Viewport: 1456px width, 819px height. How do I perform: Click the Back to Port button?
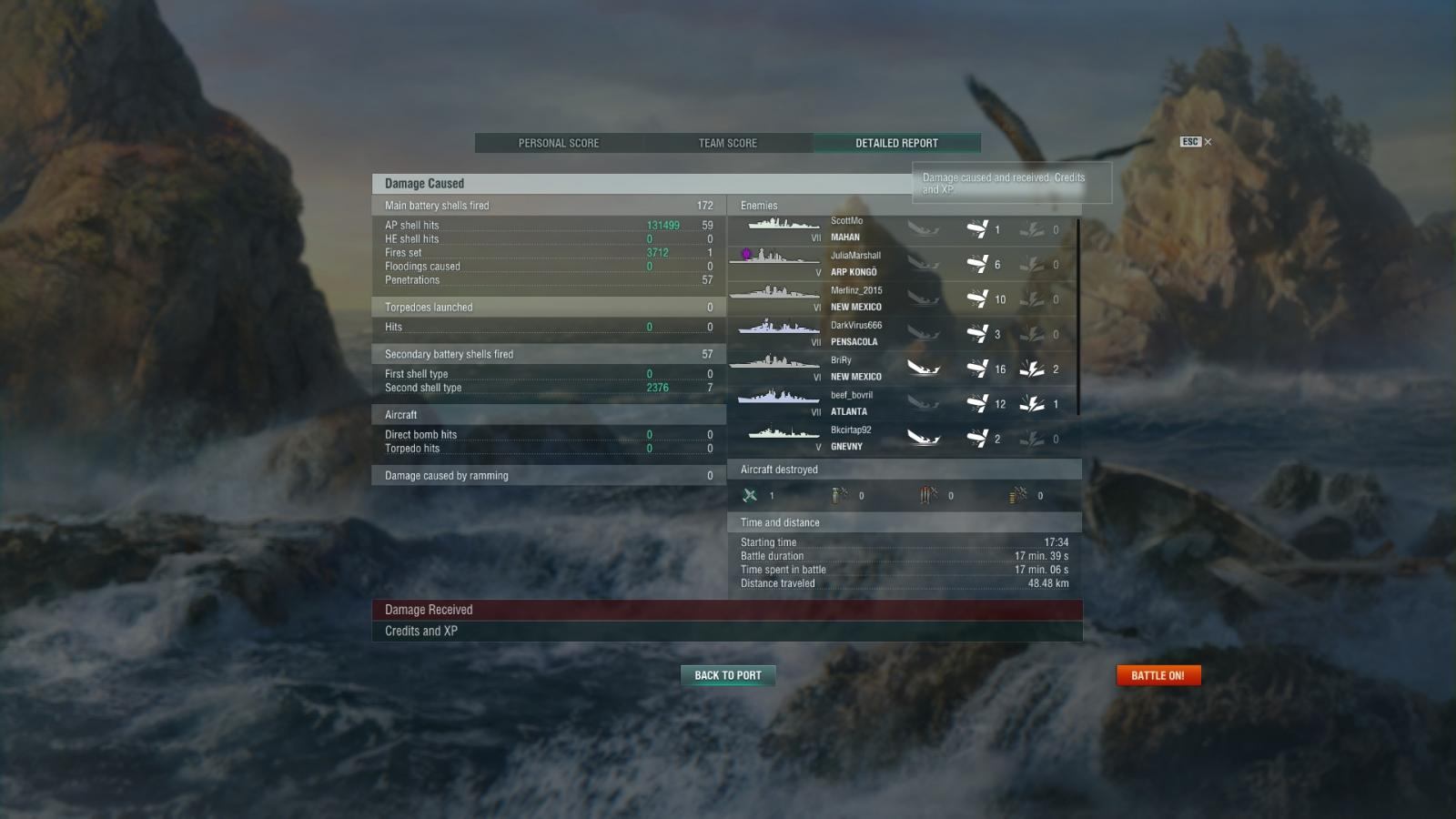pyautogui.click(x=728, y=675)
